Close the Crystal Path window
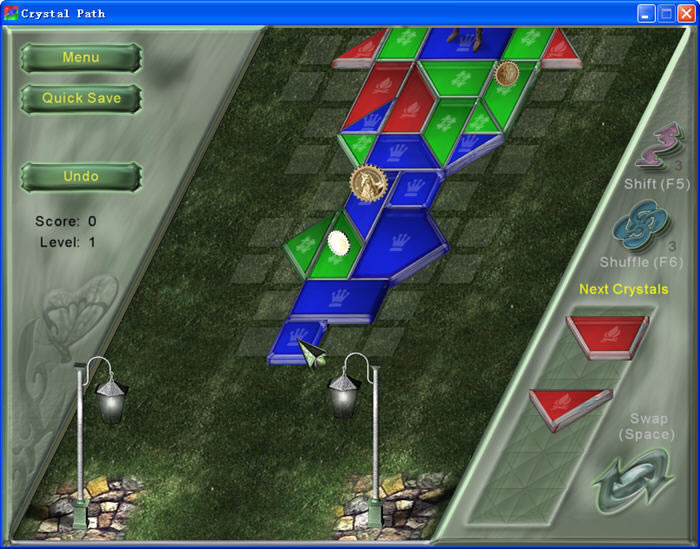 point(686,13)
